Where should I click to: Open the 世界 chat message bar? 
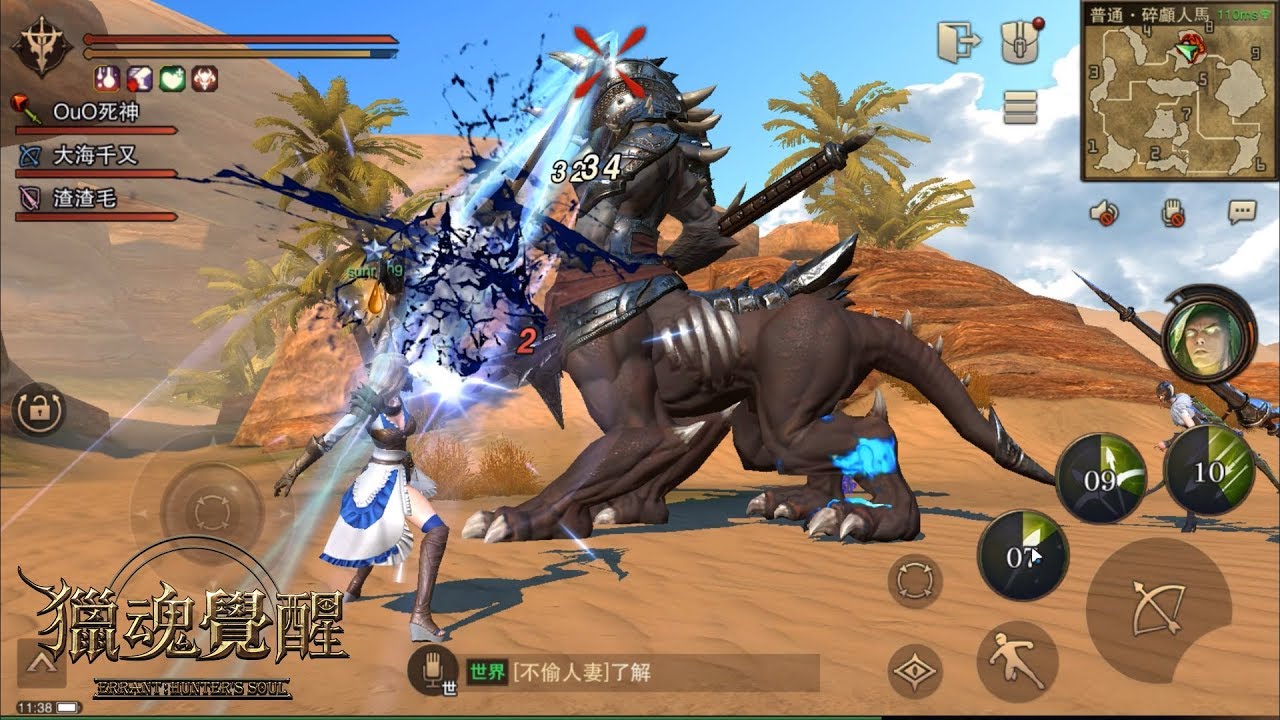click(640, 673)
